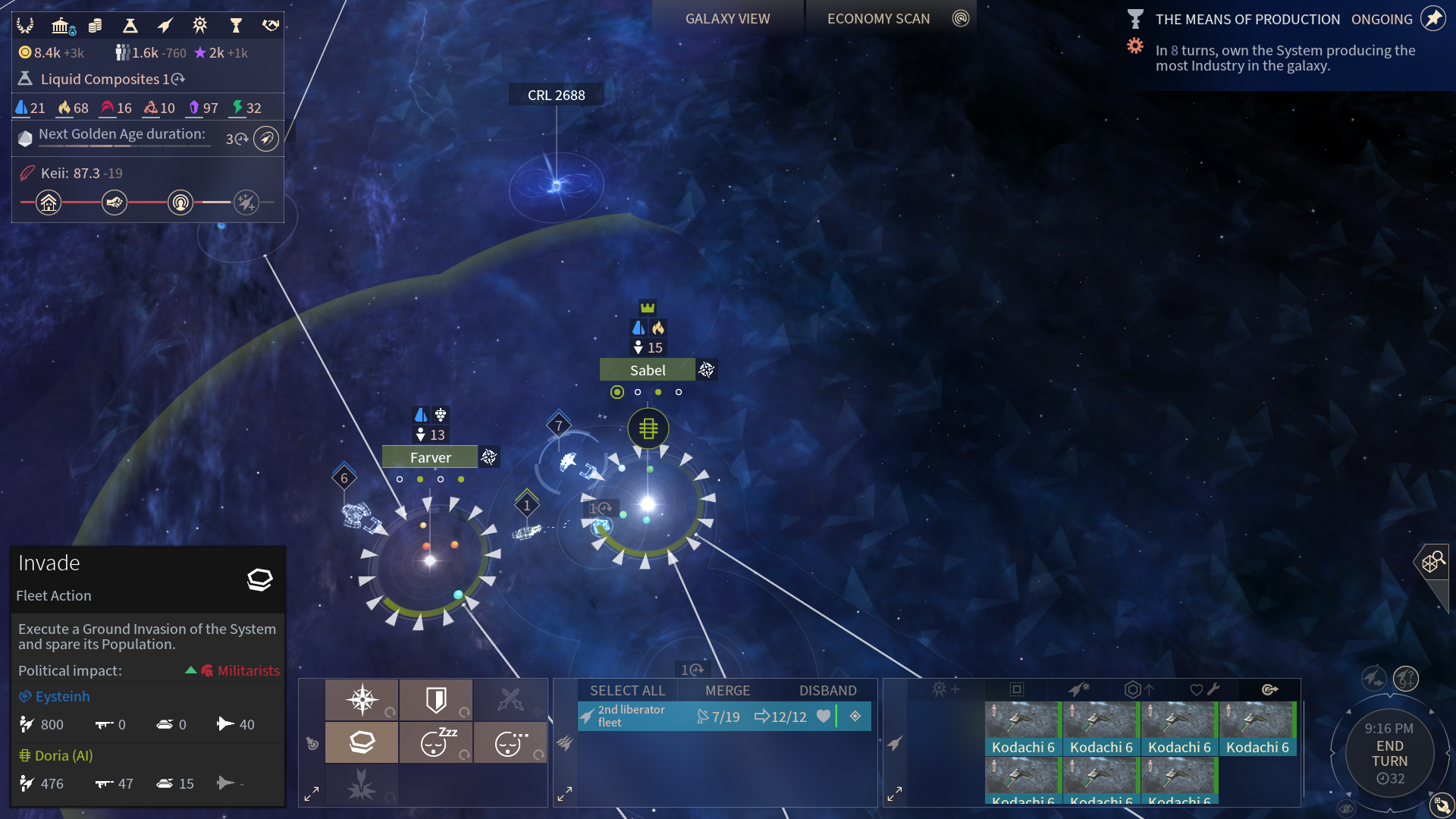The height and width of the screenshot is (819, 1456).
Task: Activate the Invade fleet action
Action: pyautogui.click(x=362, y=742)
